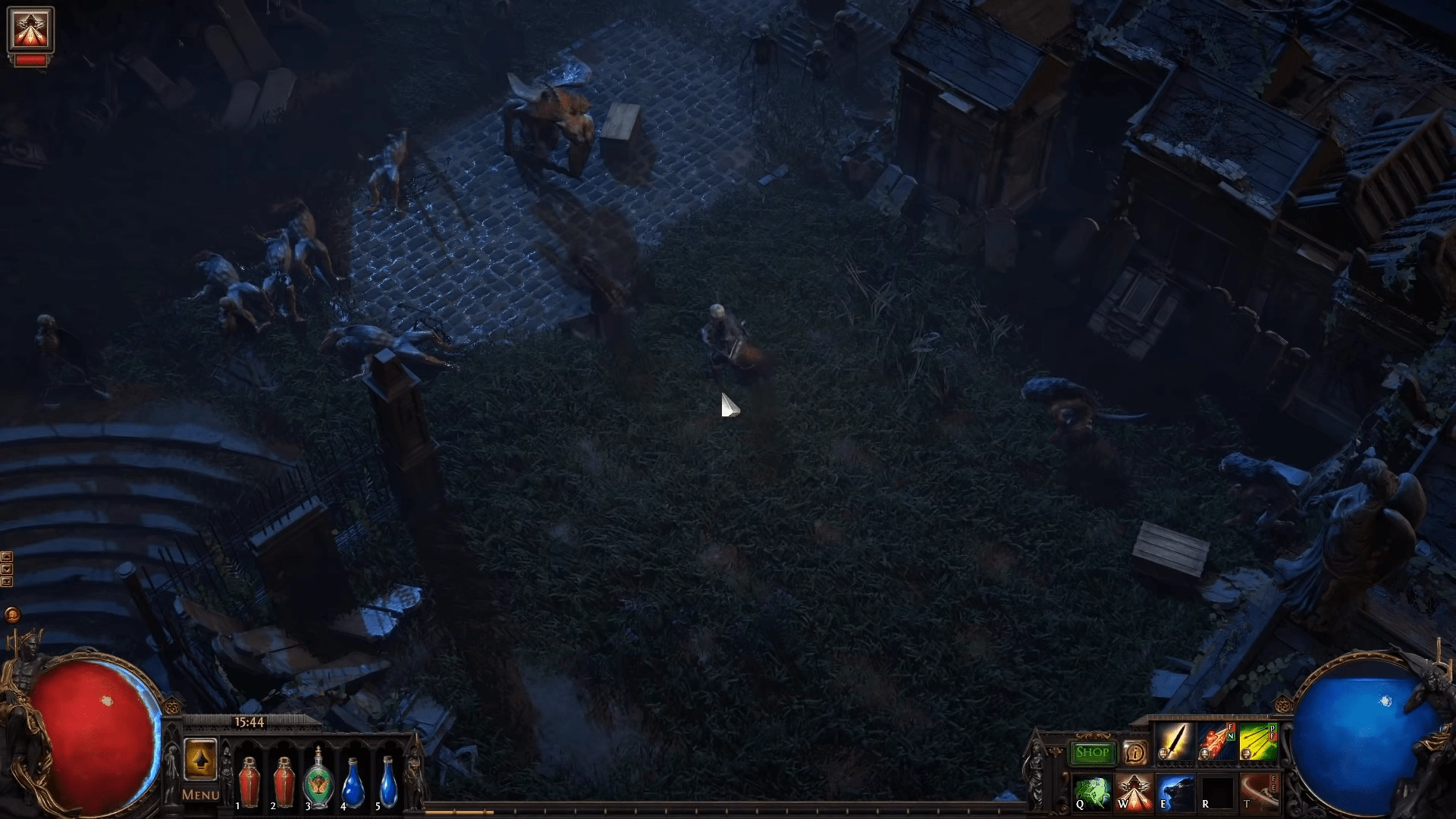The height and width of the screenshot is (819, 1456).
Task: Use the blue mana flask in slot 4
Action: [353, 781]
